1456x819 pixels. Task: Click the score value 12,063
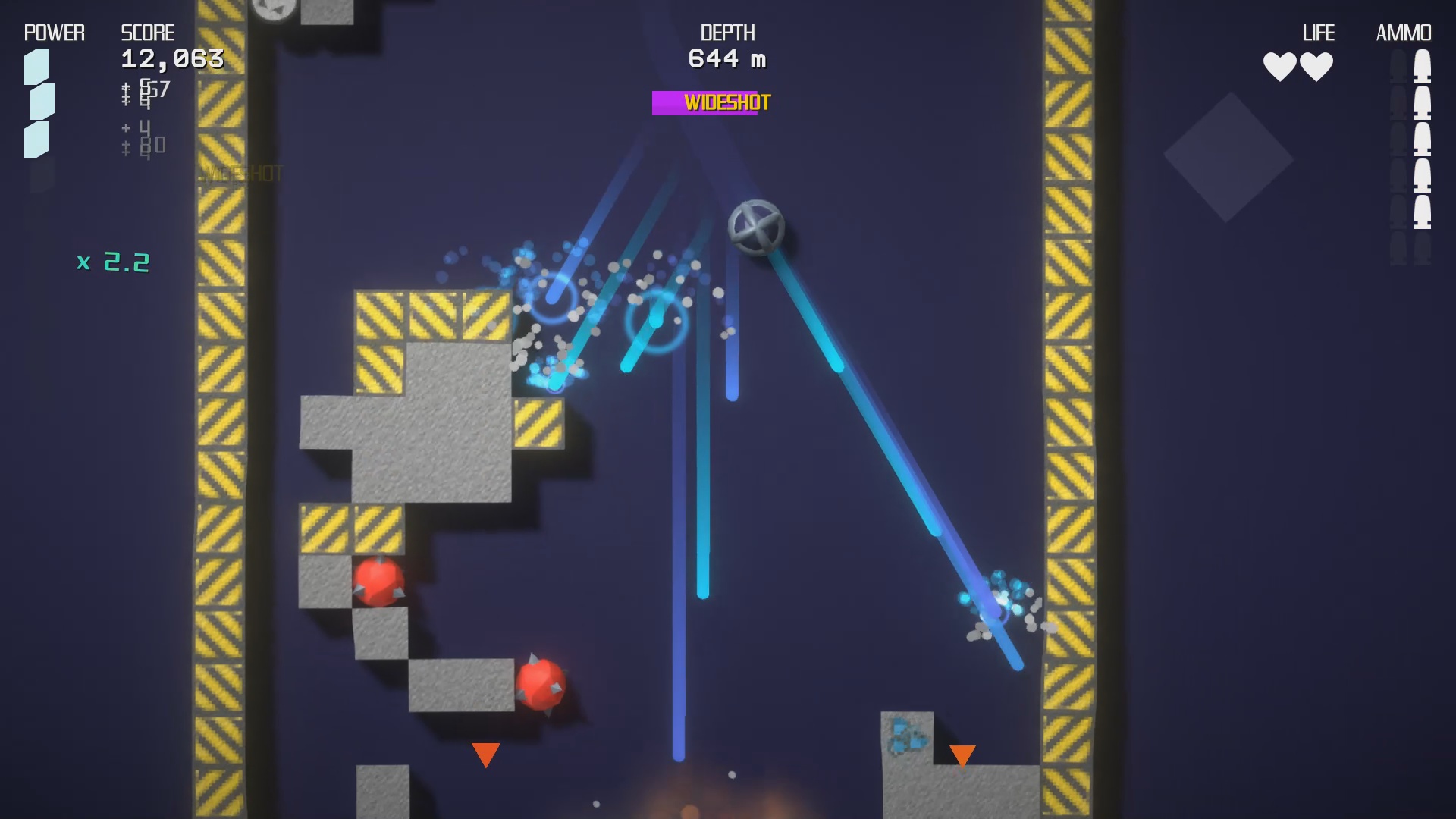(x=171, y=57)
